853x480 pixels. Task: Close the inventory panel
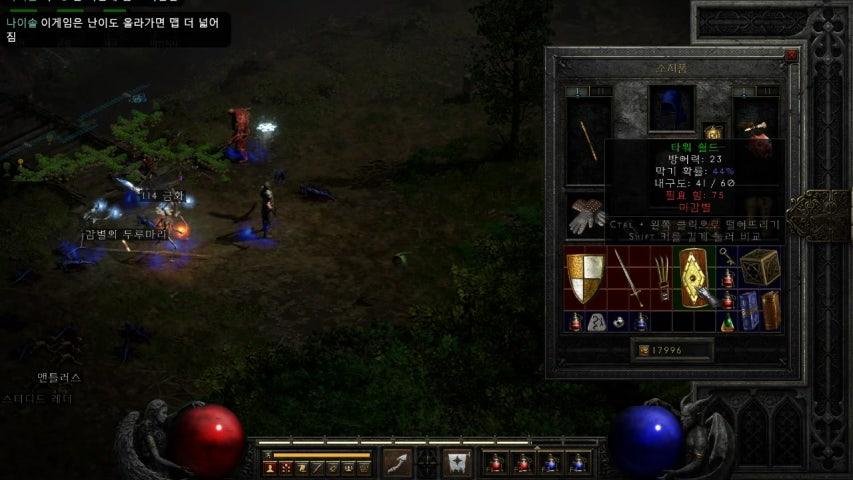pyautogui.click(x=791, y=57)
